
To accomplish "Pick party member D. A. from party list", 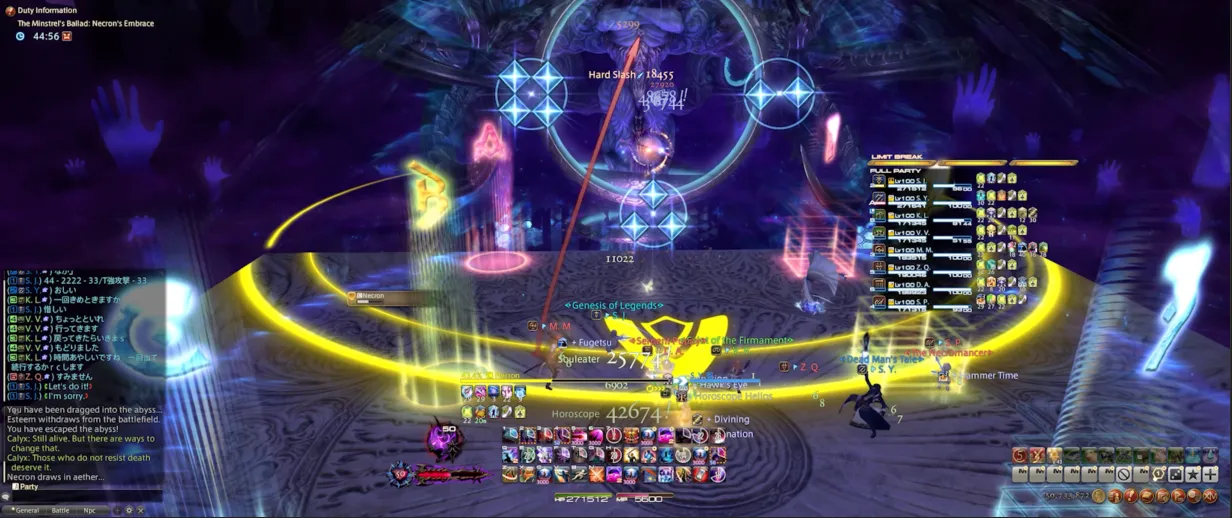I will (x=915, y=286).
